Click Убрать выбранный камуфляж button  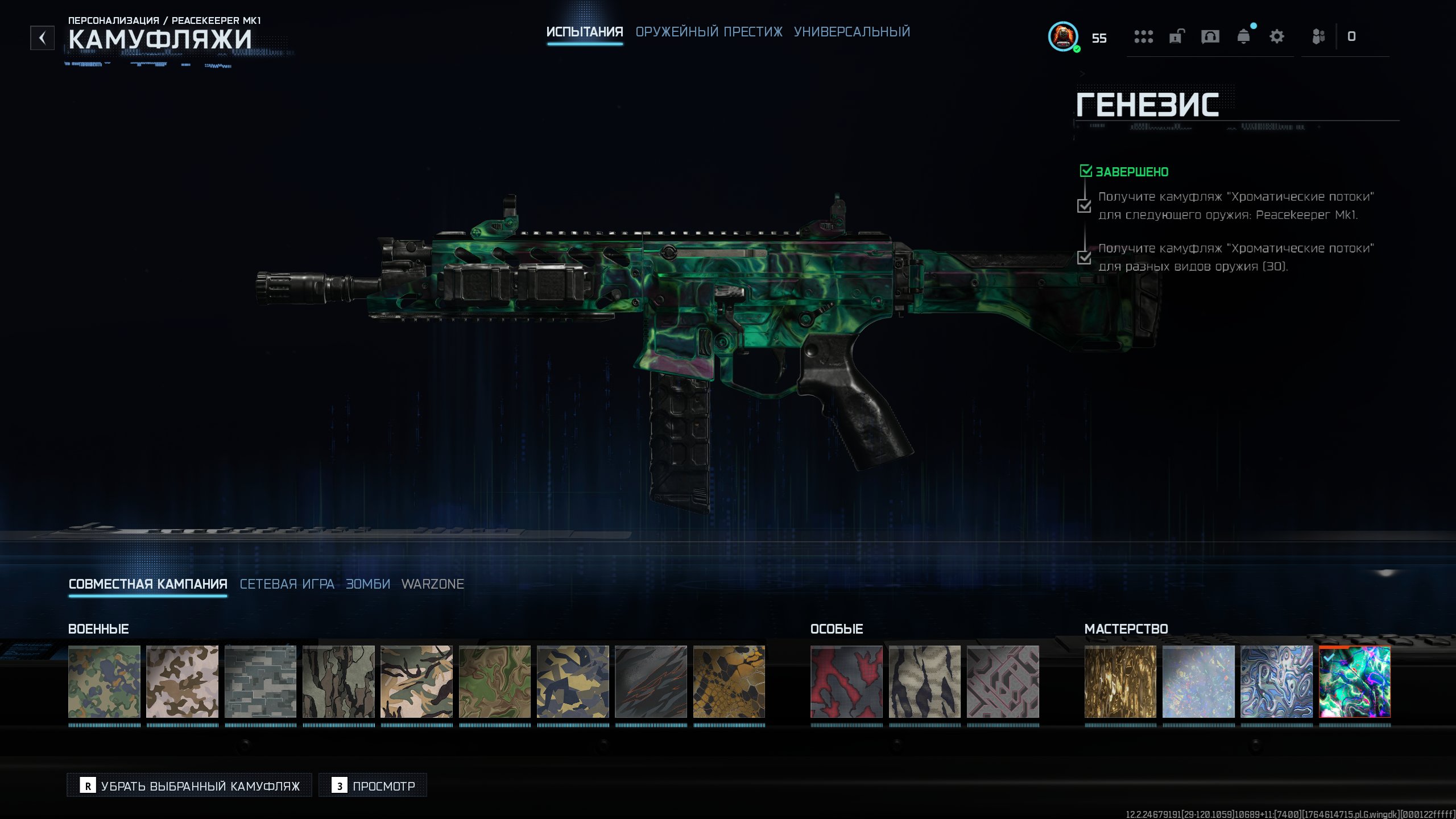189,785
